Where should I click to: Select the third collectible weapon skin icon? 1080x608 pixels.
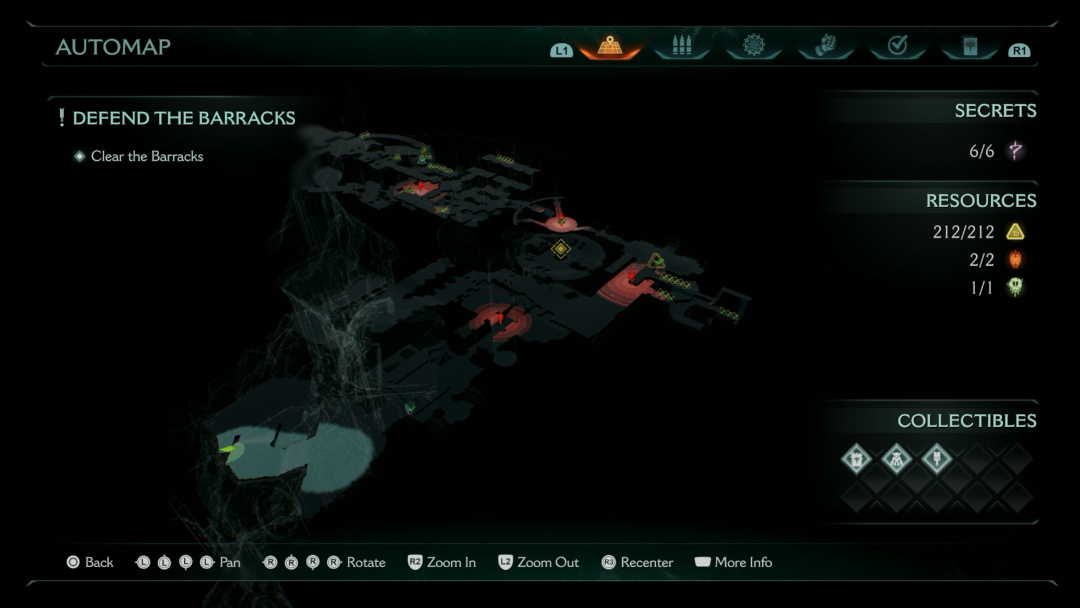tap(937, 458)
